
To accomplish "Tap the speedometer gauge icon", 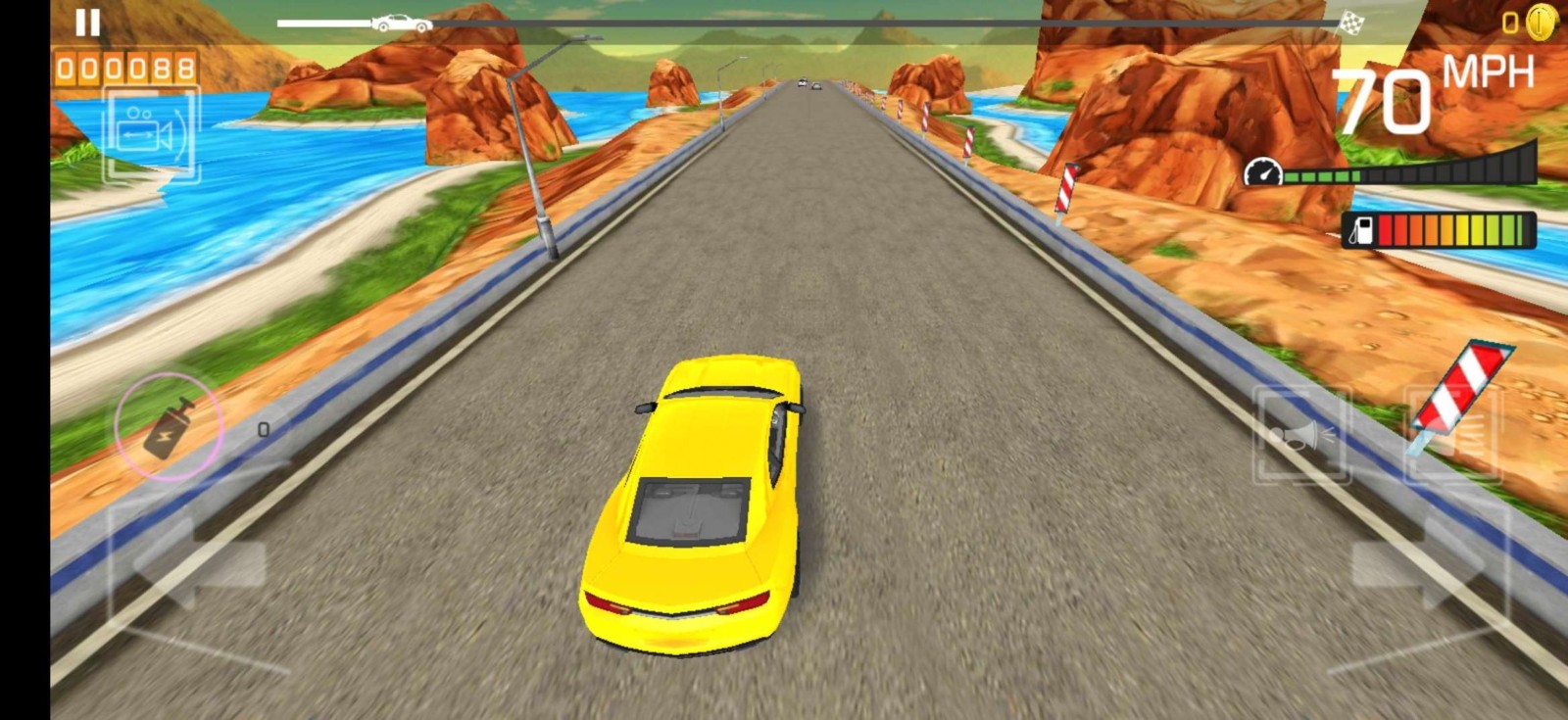I will (x=1264, y=170).
